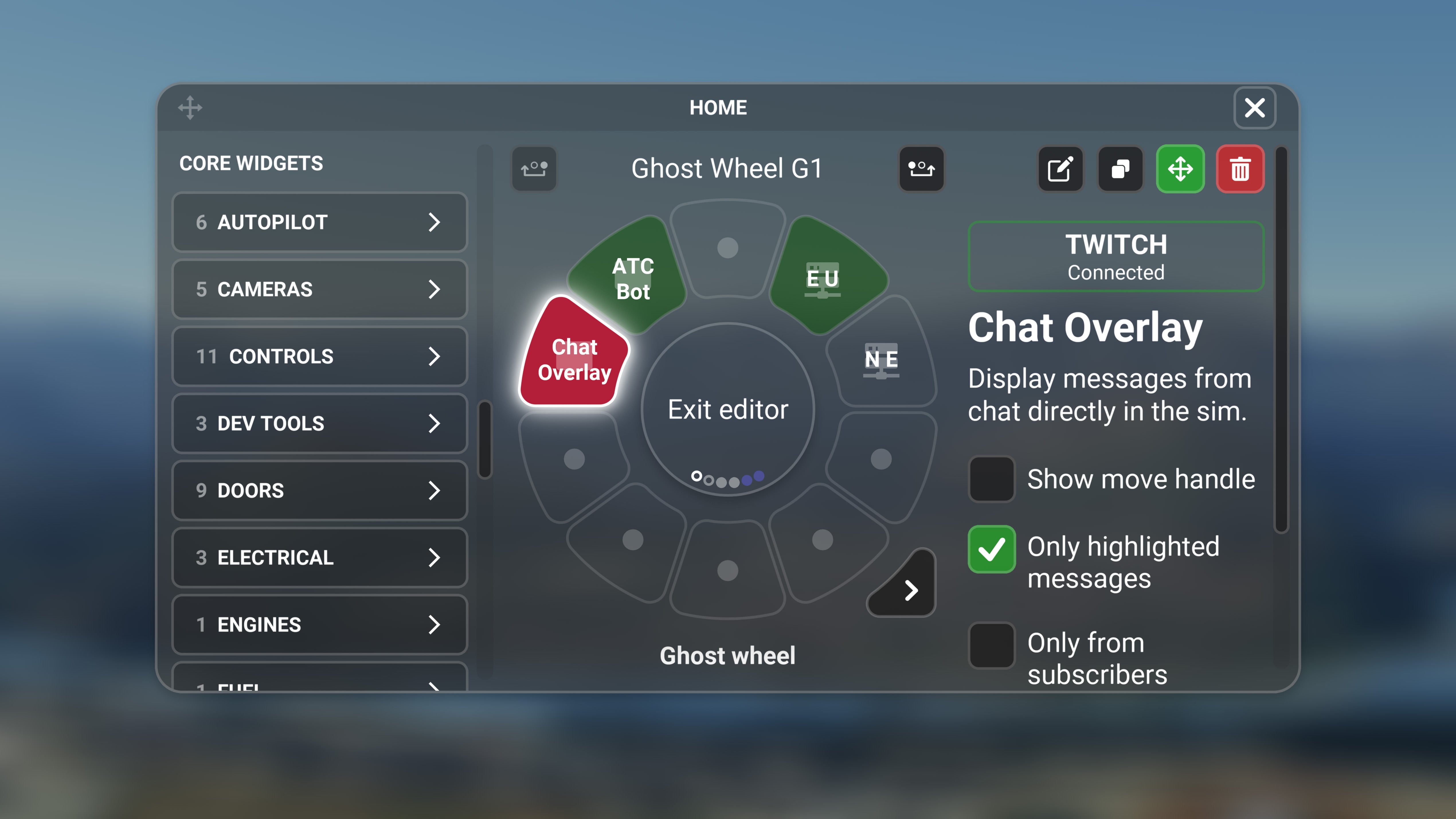
Task: Activate the green move arrows button
Action: pyautogui.click(x=1180, y=169)
